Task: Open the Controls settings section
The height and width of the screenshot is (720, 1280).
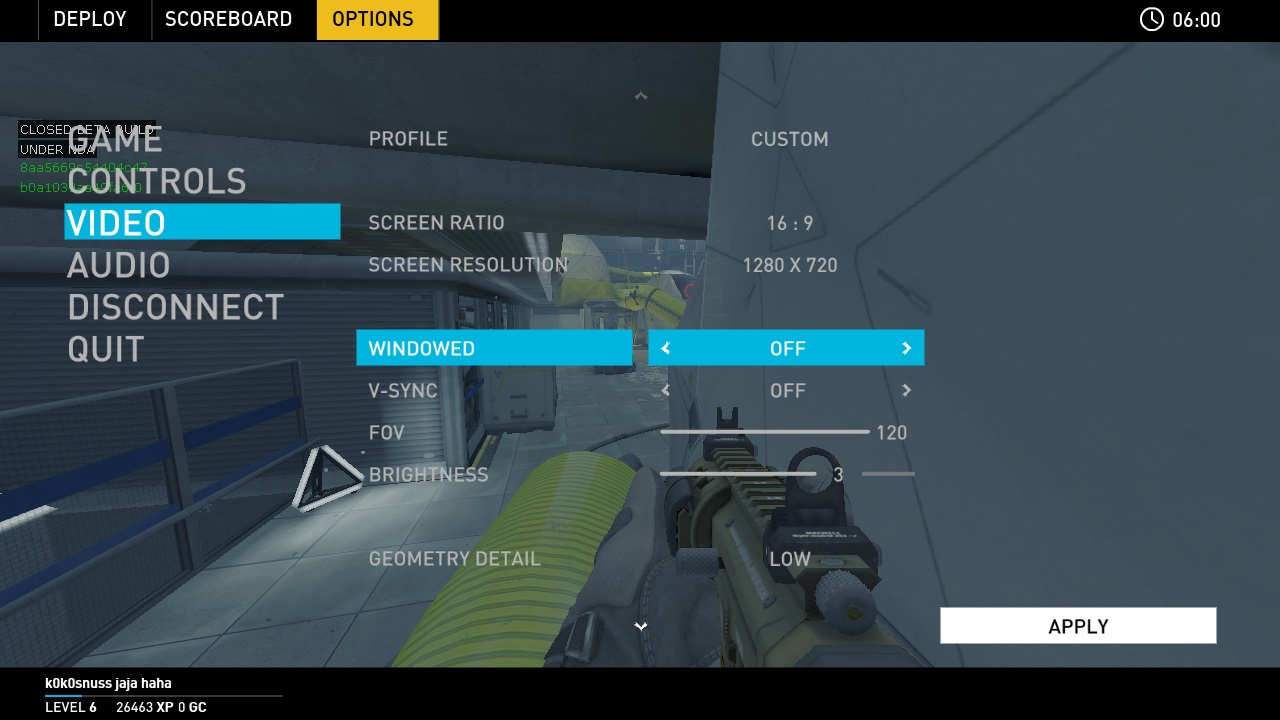Action: point(156,181)
